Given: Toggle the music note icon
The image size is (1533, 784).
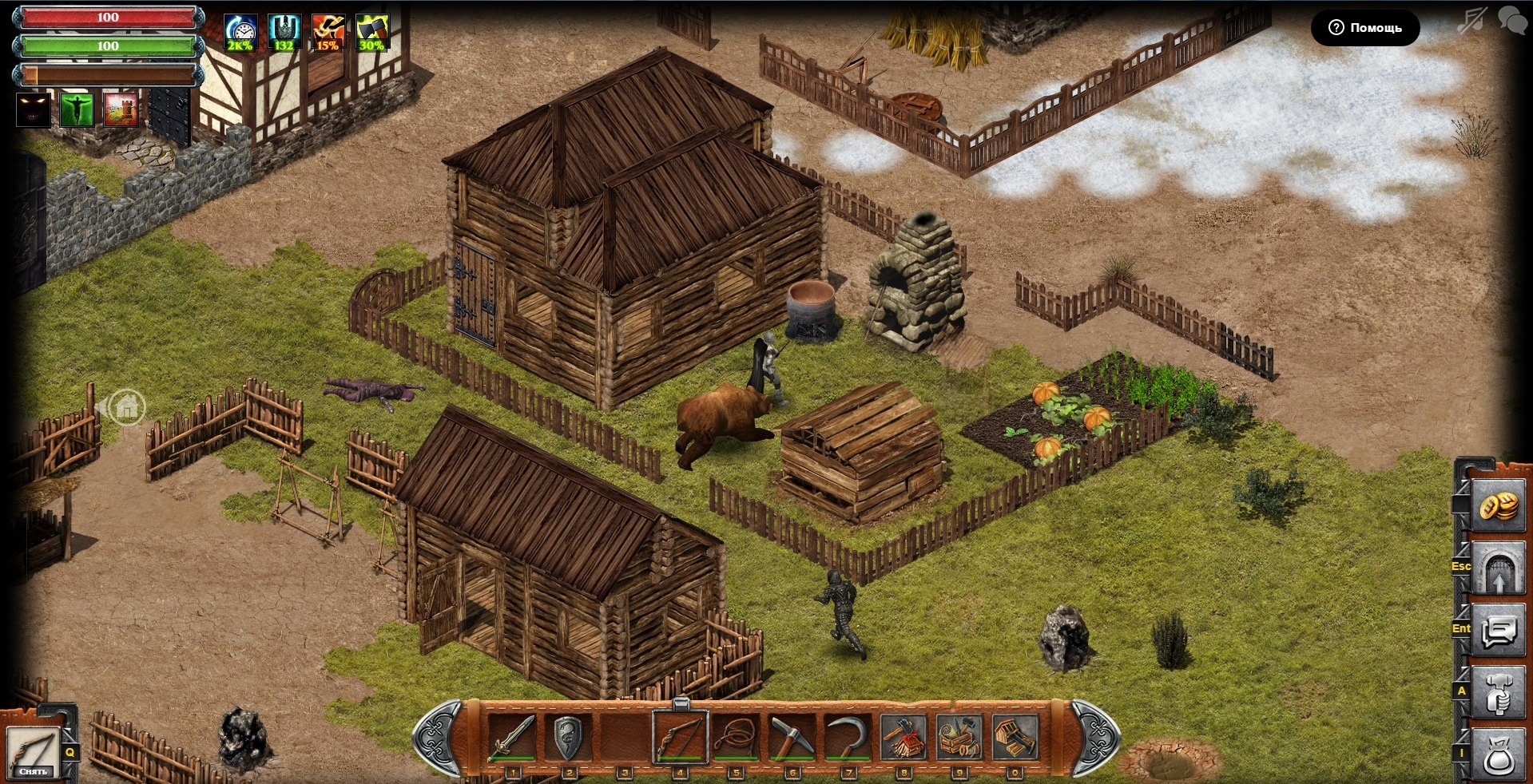Looking at the screenshot, I should (x=1471, y=20).
